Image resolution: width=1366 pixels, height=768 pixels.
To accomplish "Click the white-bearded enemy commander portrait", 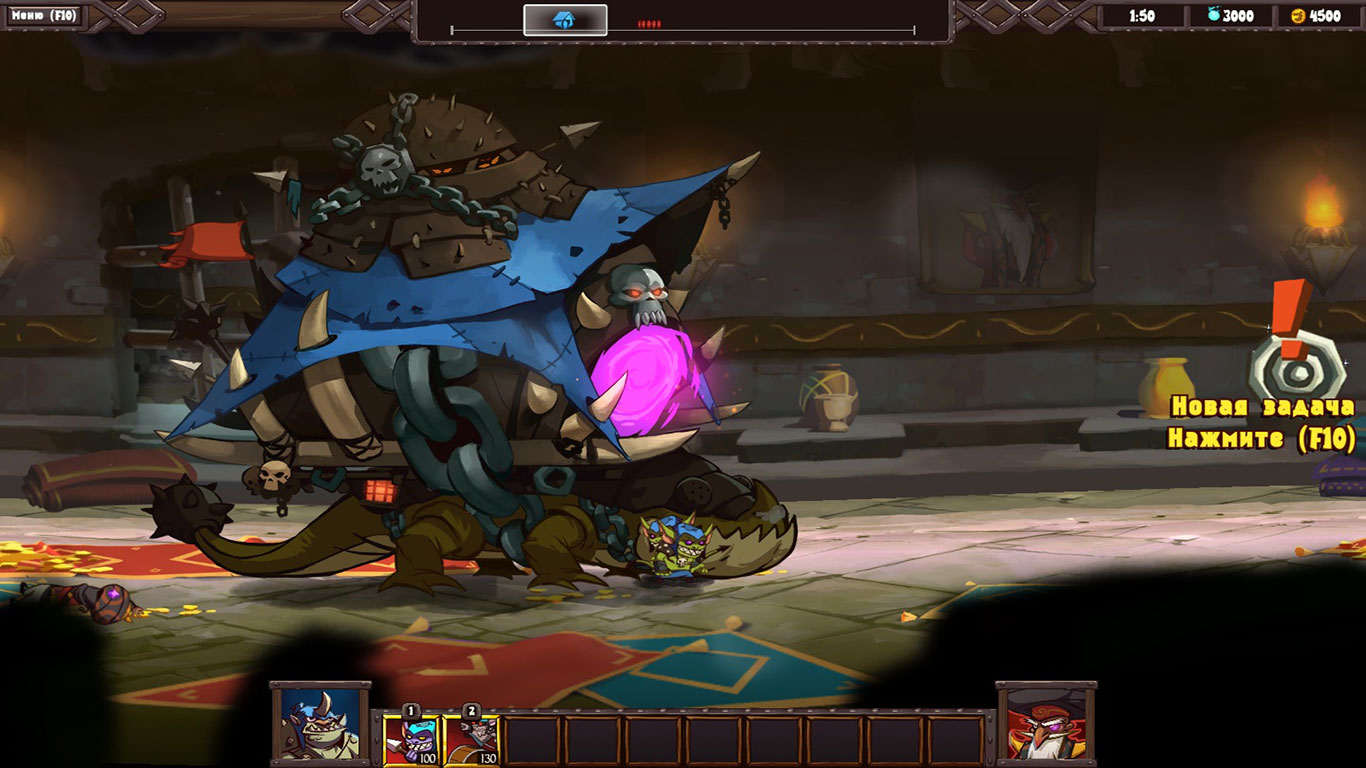I will [x=1046, y=722].
